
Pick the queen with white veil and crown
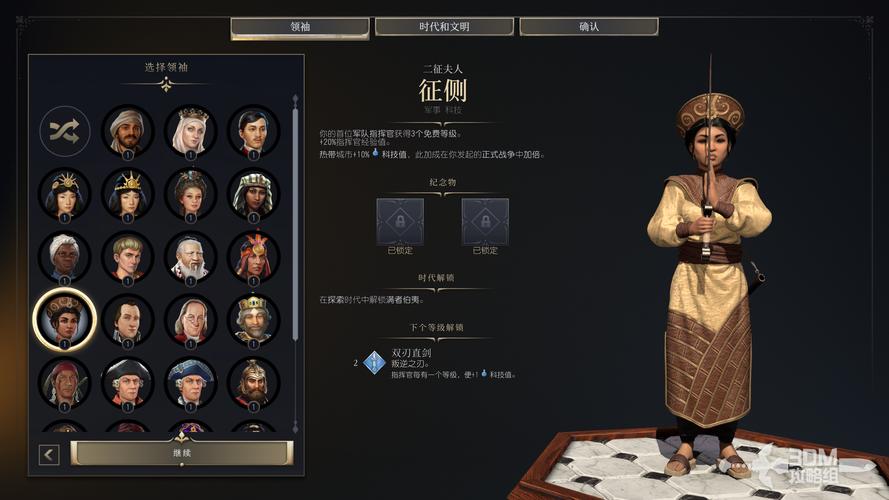coord(190,130)
